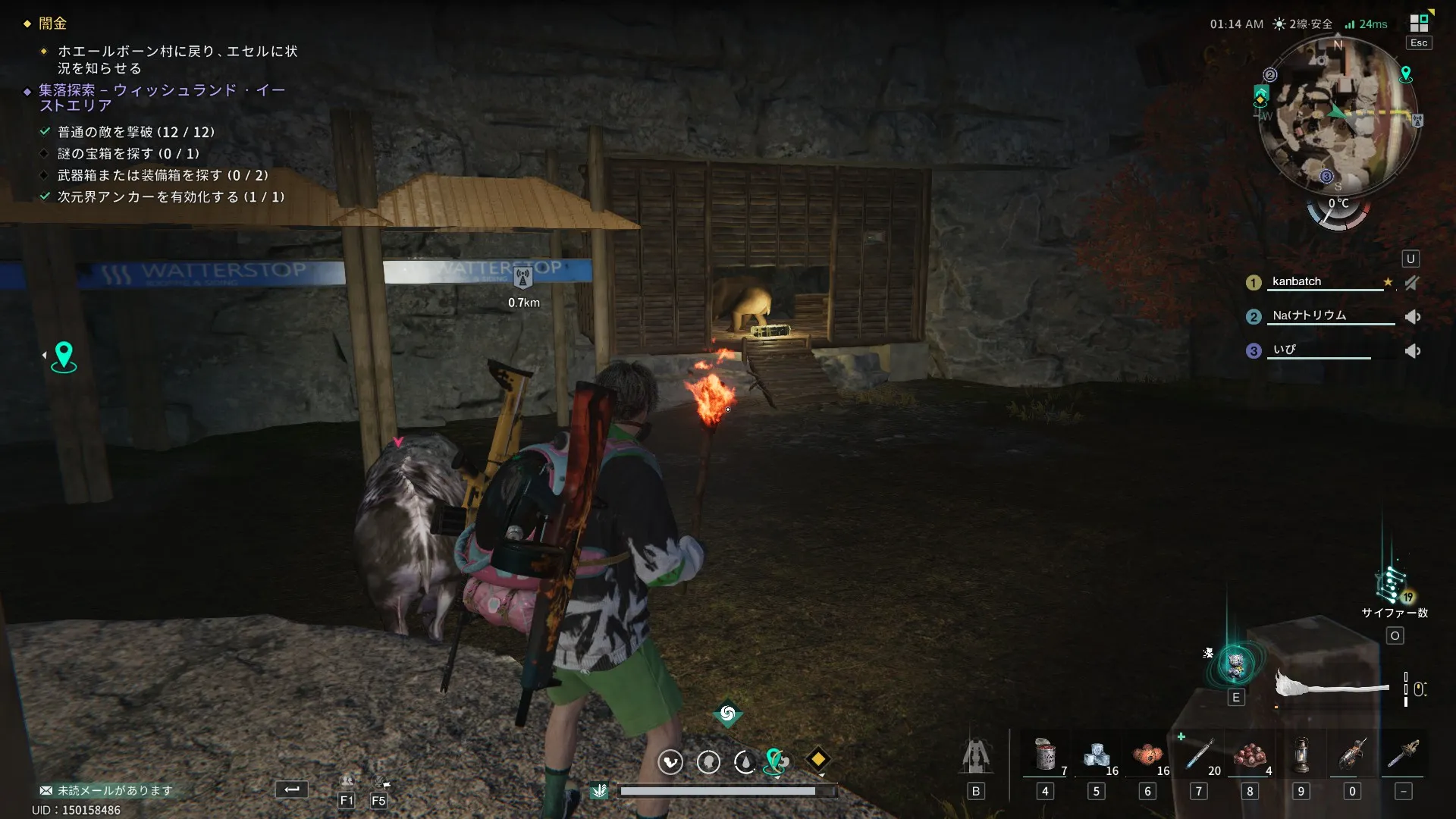Screen dimensions: 1456x819
Task: Use the orange fruit hotbar slot
Action: pyautogui.click(x=1147, y=755)
